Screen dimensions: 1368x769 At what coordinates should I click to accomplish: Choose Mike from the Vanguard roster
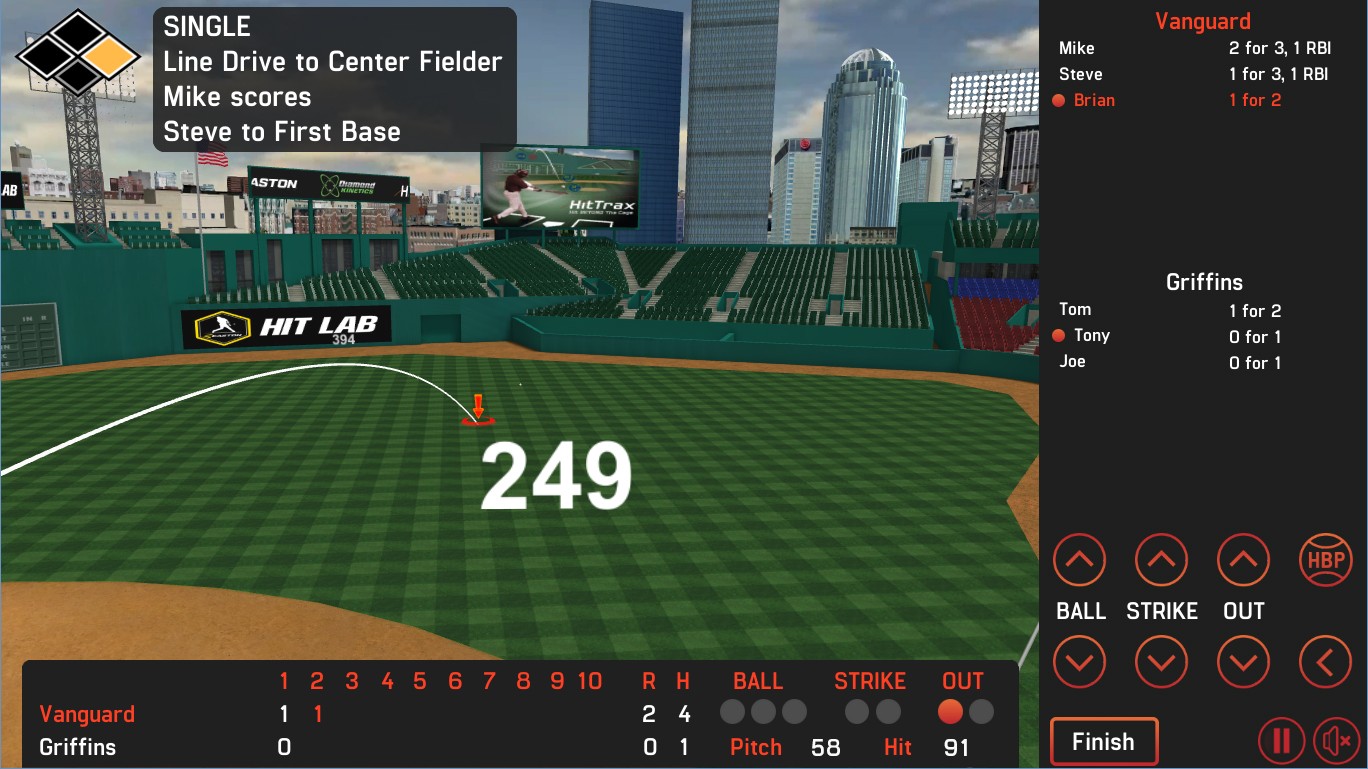point(1077,48)
